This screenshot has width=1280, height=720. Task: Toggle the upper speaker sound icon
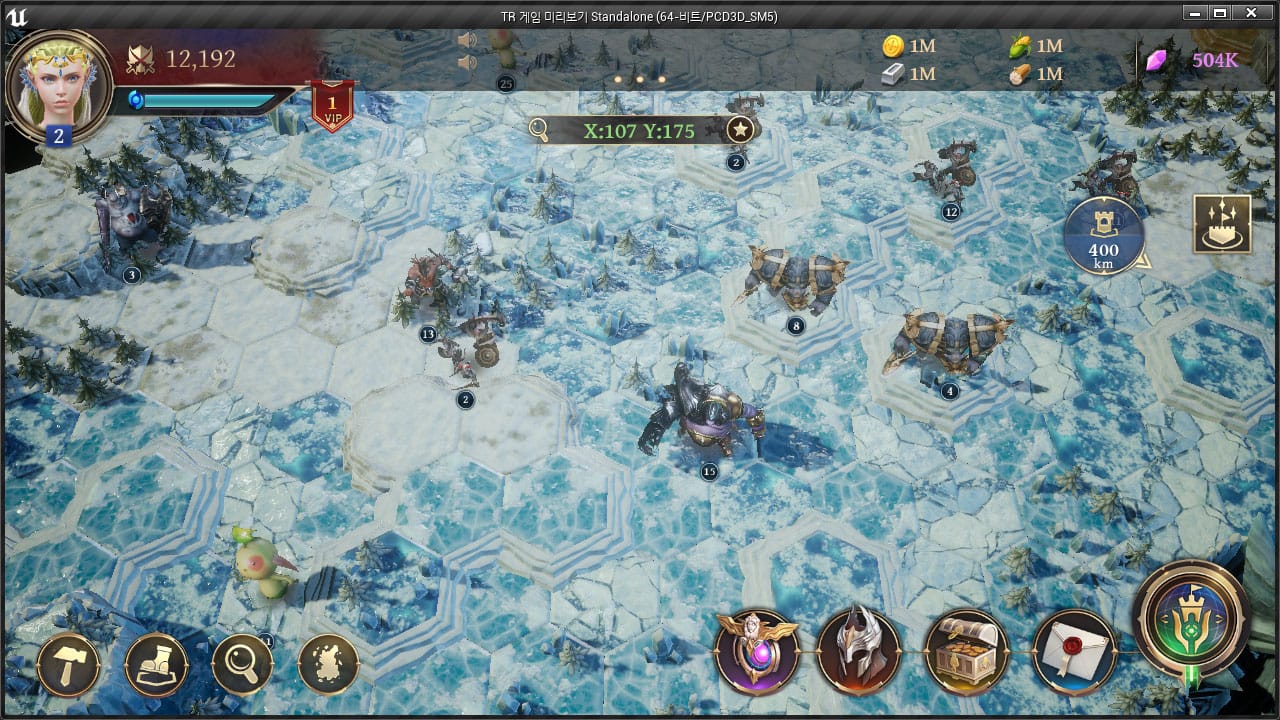point(466,40)
